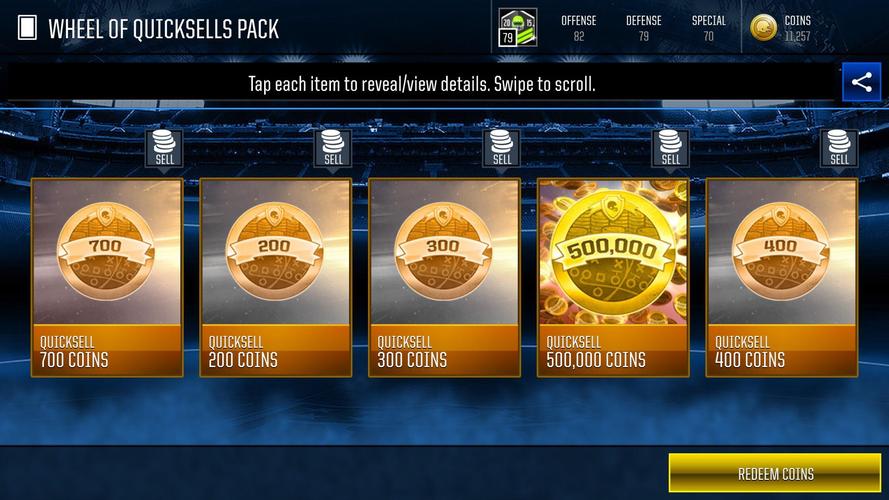Sell the 200 Coins item
889x500 pixels.
click(333, 149)
